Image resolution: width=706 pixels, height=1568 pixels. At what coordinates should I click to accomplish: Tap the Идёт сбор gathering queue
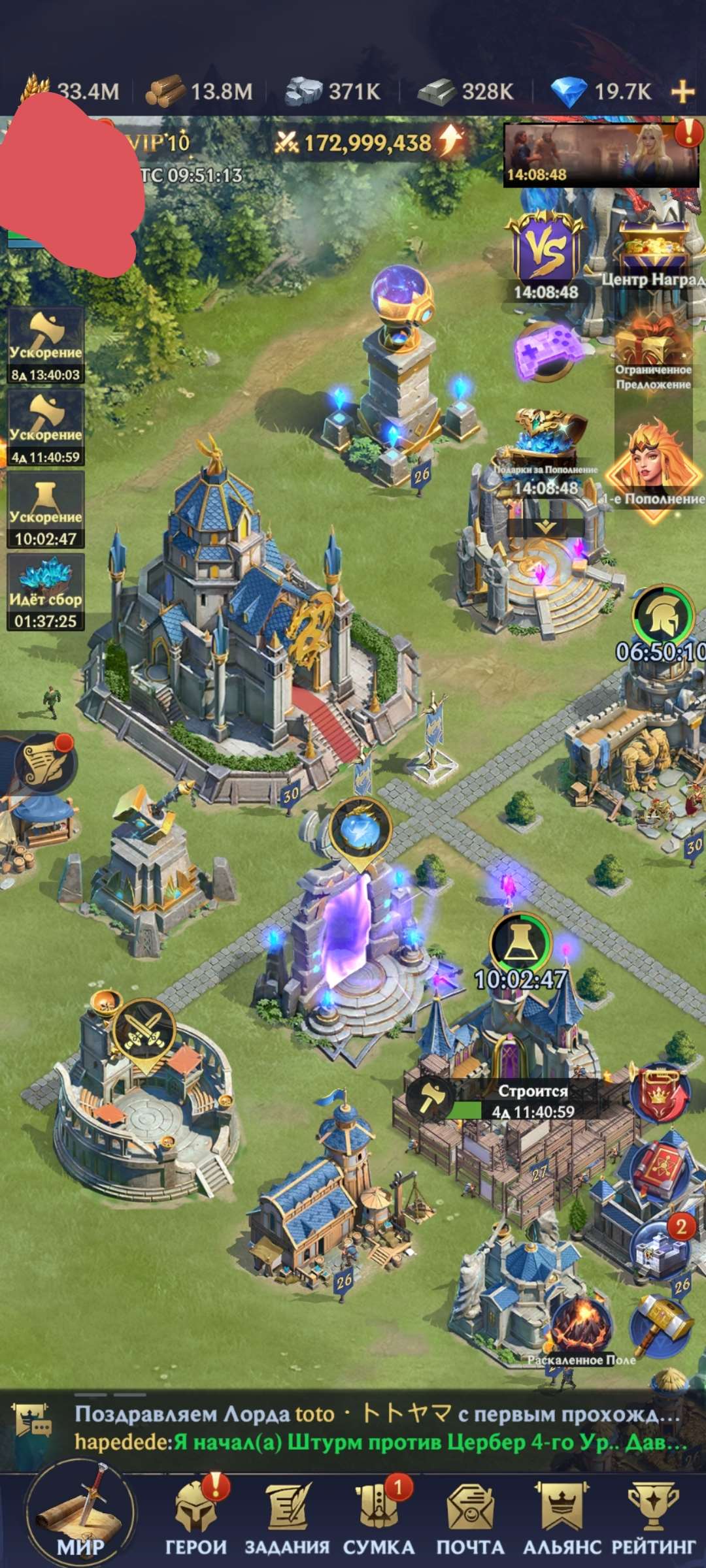click(45, 592)
